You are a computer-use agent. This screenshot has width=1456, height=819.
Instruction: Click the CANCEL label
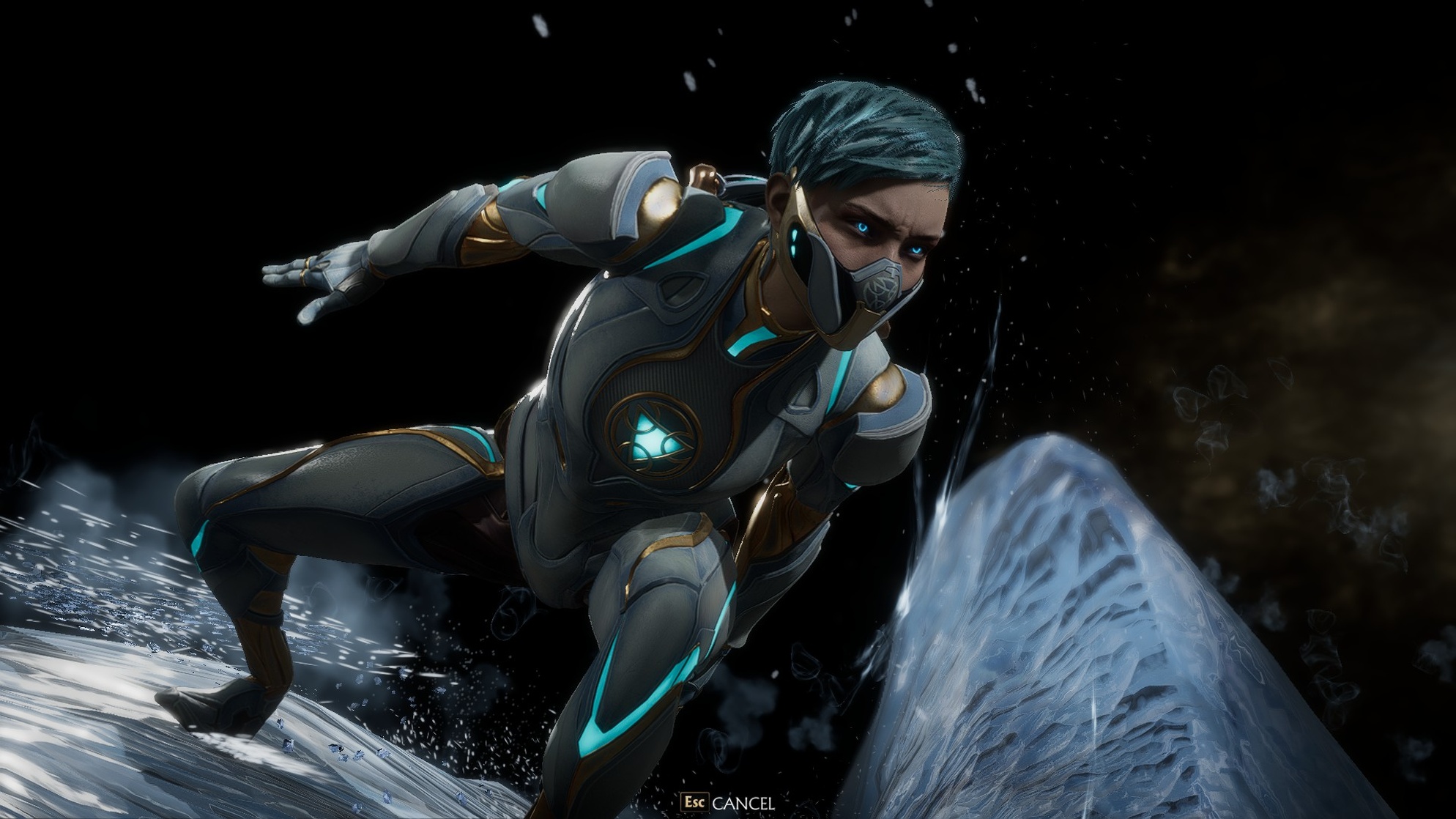743,803
